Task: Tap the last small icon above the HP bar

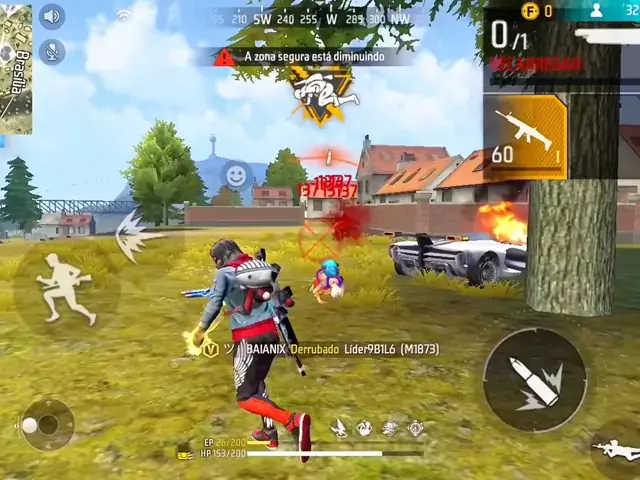Action: click(415, 428)
